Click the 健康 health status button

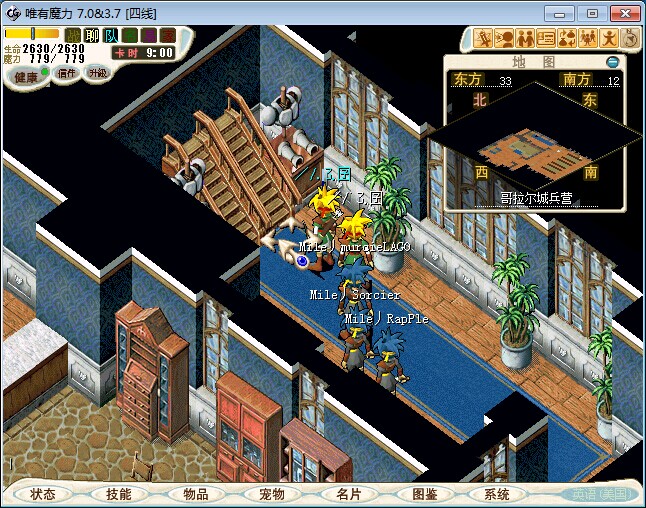point(26,77)
